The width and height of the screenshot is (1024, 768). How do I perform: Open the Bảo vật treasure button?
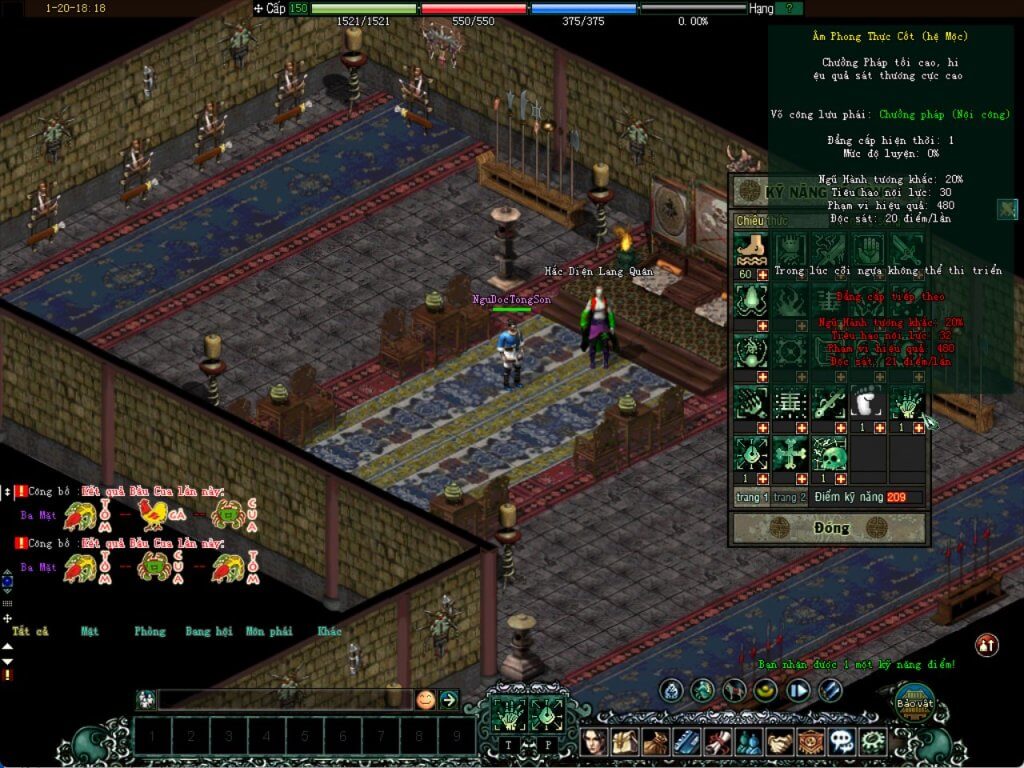(913, 703)
